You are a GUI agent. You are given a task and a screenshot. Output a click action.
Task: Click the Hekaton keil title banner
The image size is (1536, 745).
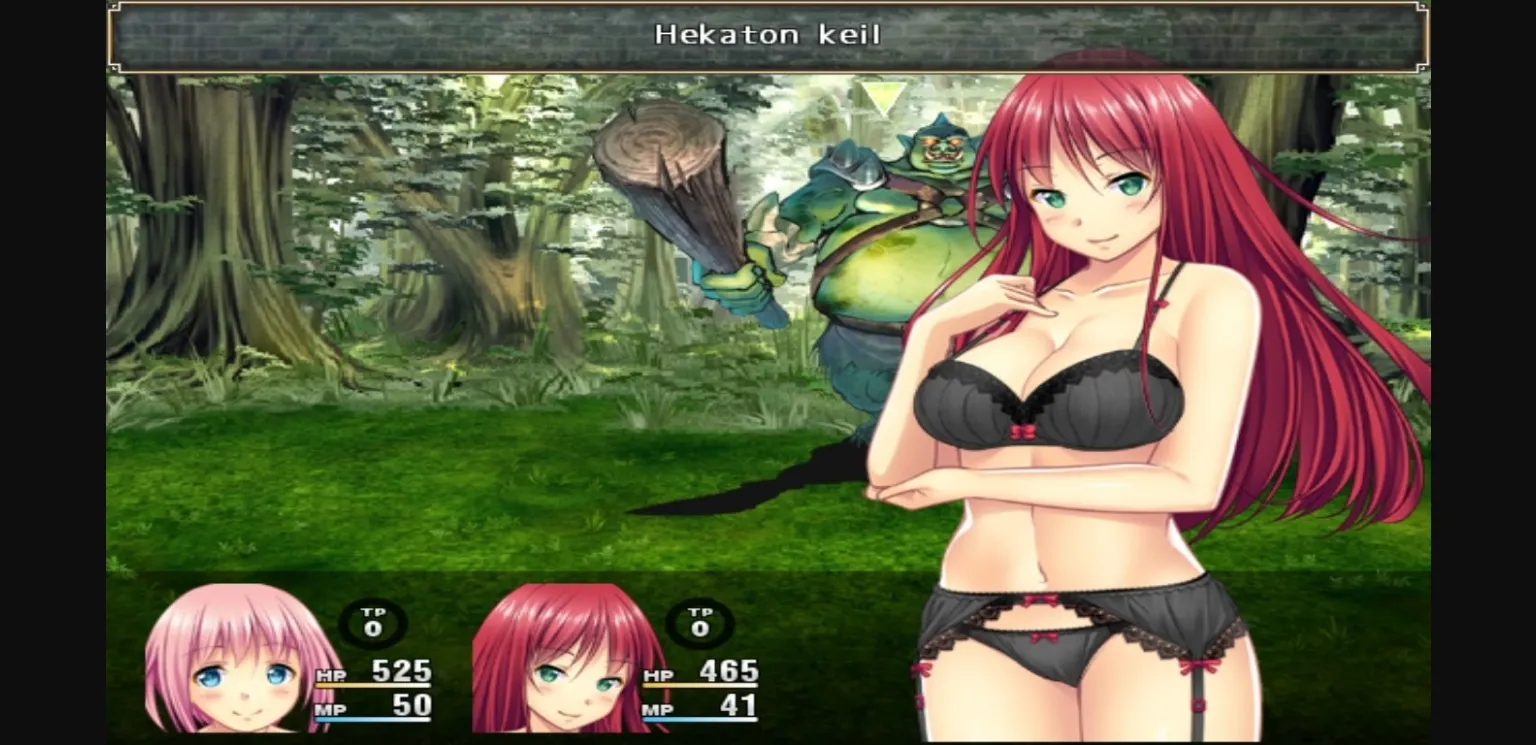click(x=768, y=34)
